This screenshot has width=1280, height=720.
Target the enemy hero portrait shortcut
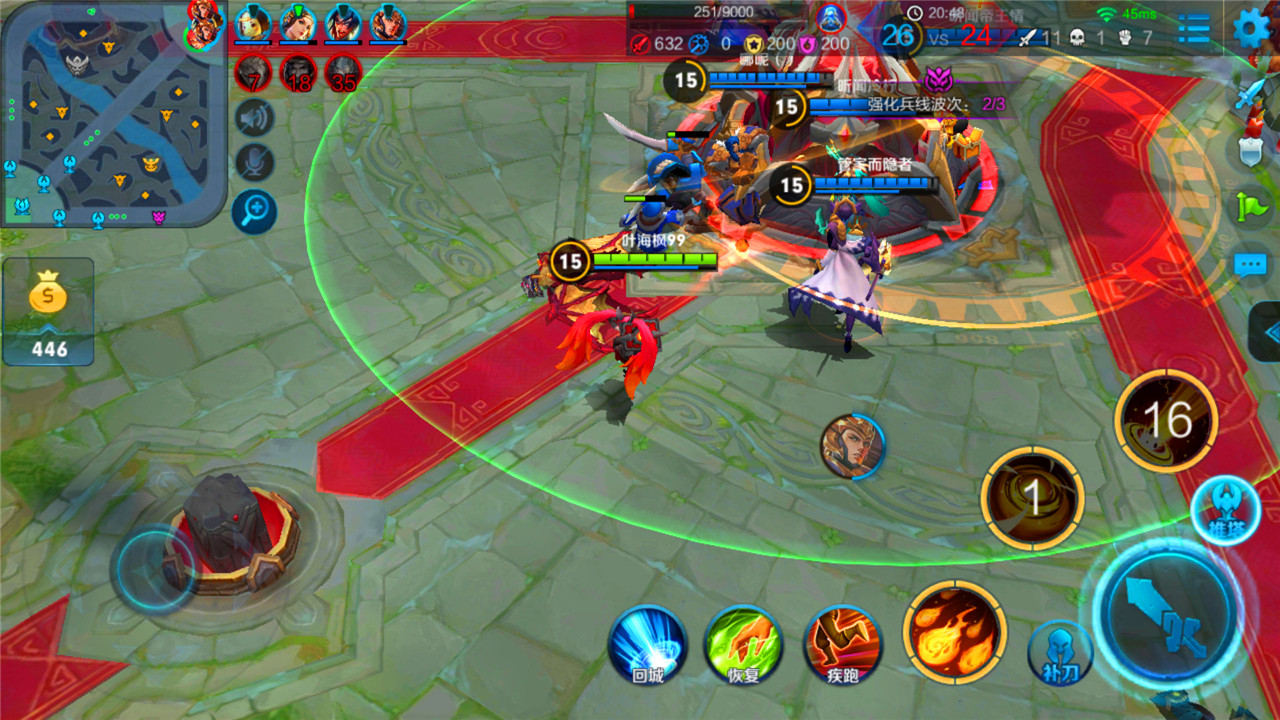tap(853, 446)
